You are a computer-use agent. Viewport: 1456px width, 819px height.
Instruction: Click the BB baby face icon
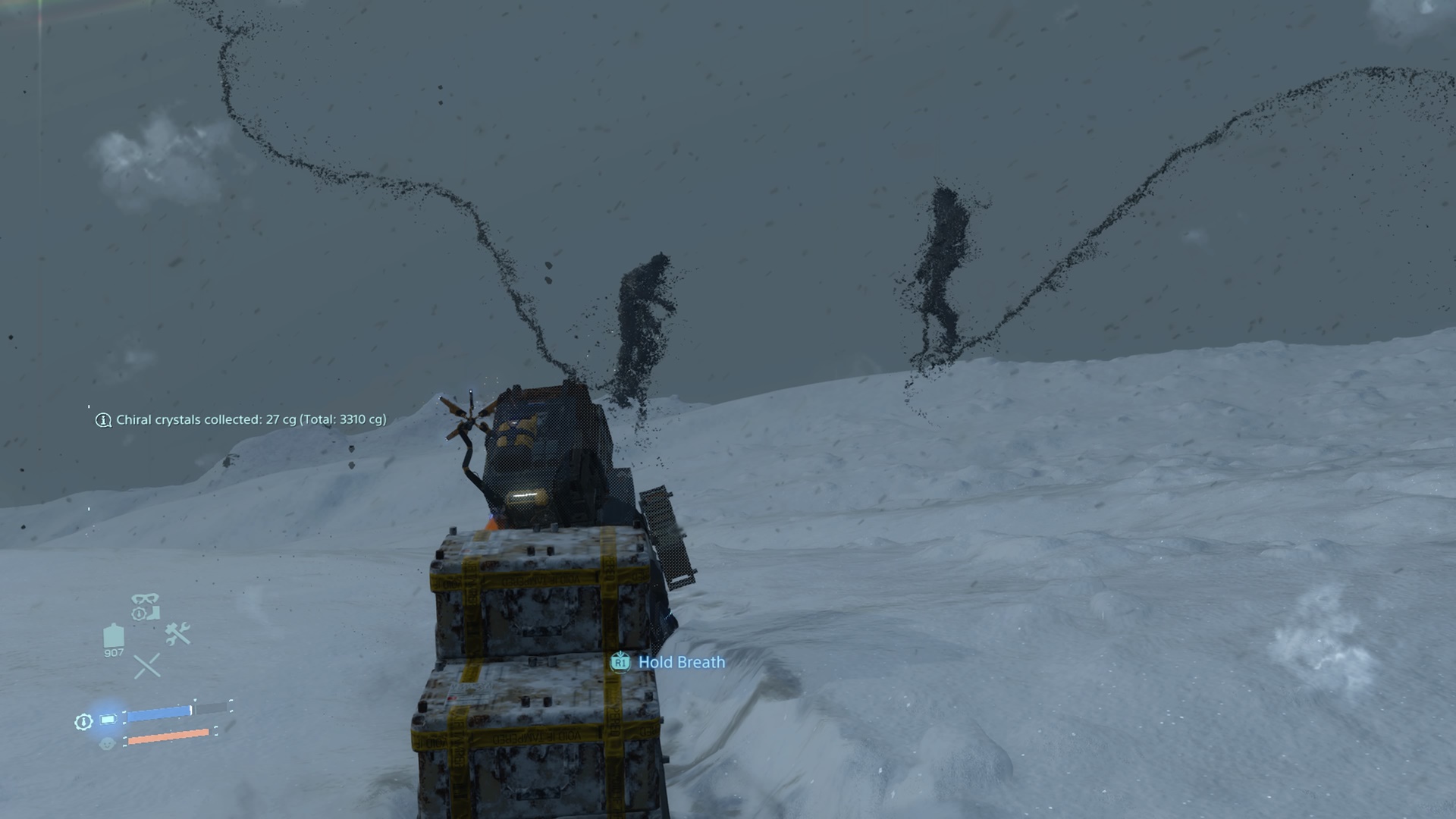(x=108, y=743)
